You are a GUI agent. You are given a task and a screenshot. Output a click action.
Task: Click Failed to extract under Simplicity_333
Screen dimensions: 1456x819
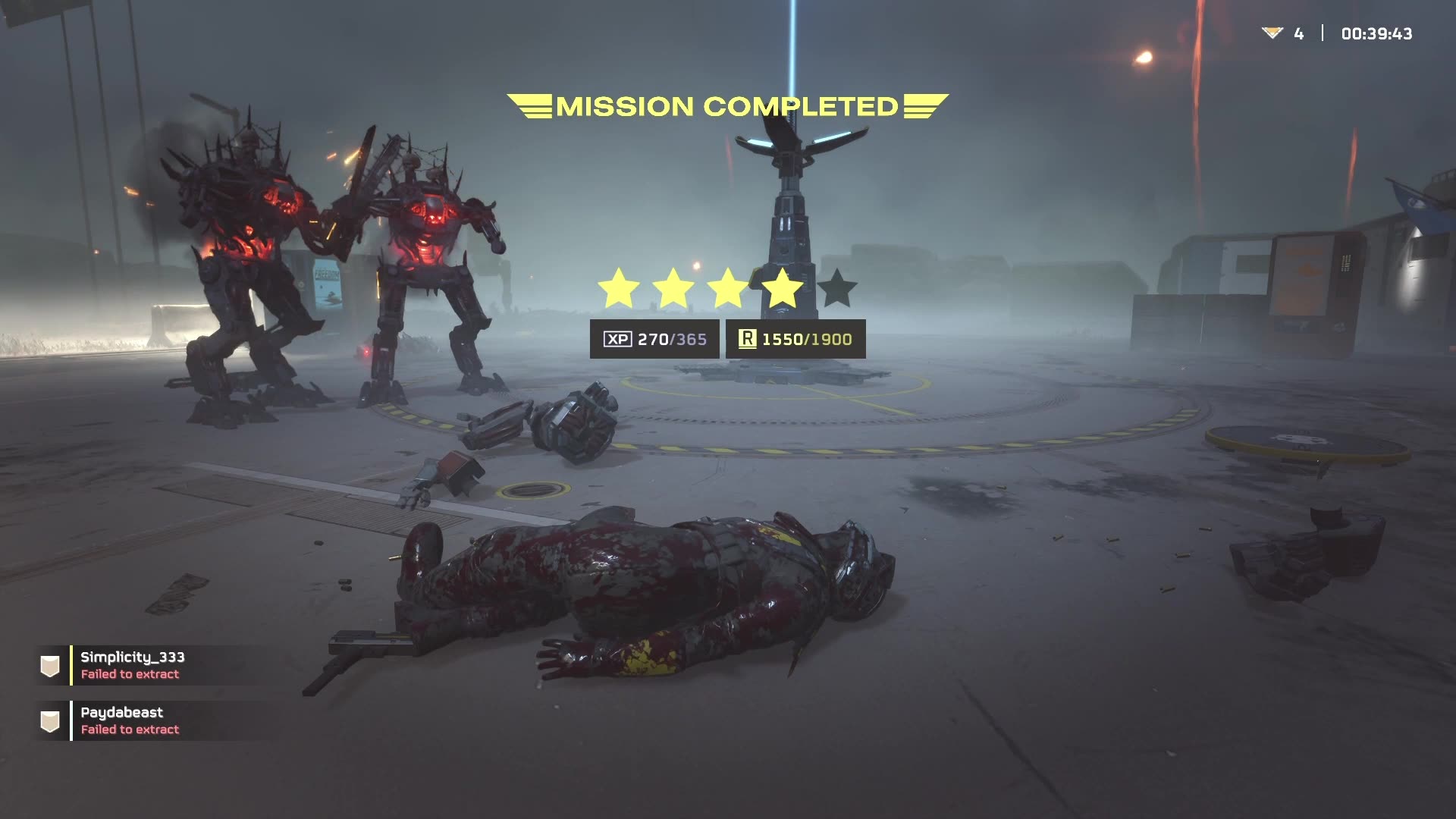point(129,674)
